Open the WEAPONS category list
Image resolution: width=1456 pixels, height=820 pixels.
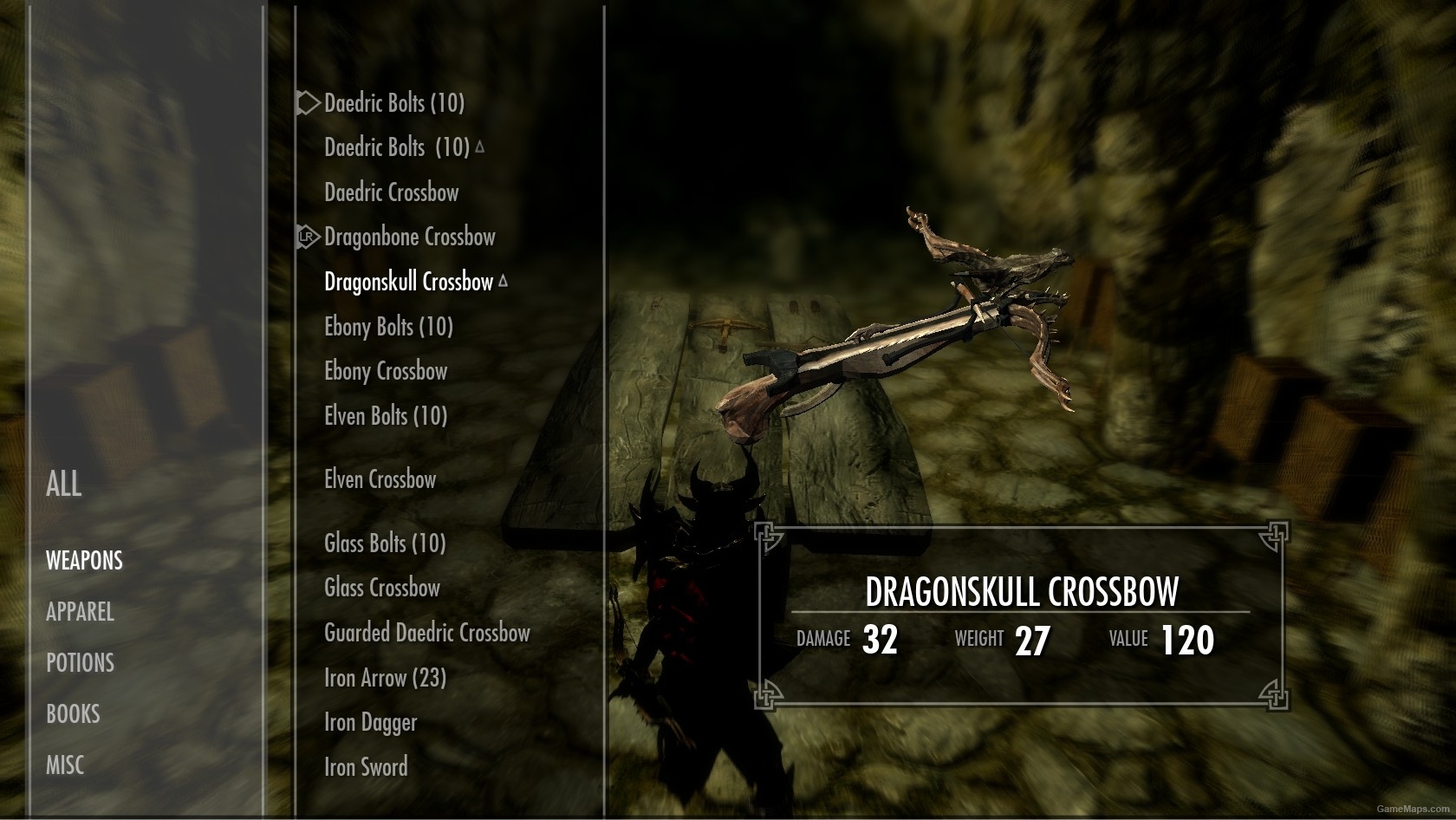point(84,561)
